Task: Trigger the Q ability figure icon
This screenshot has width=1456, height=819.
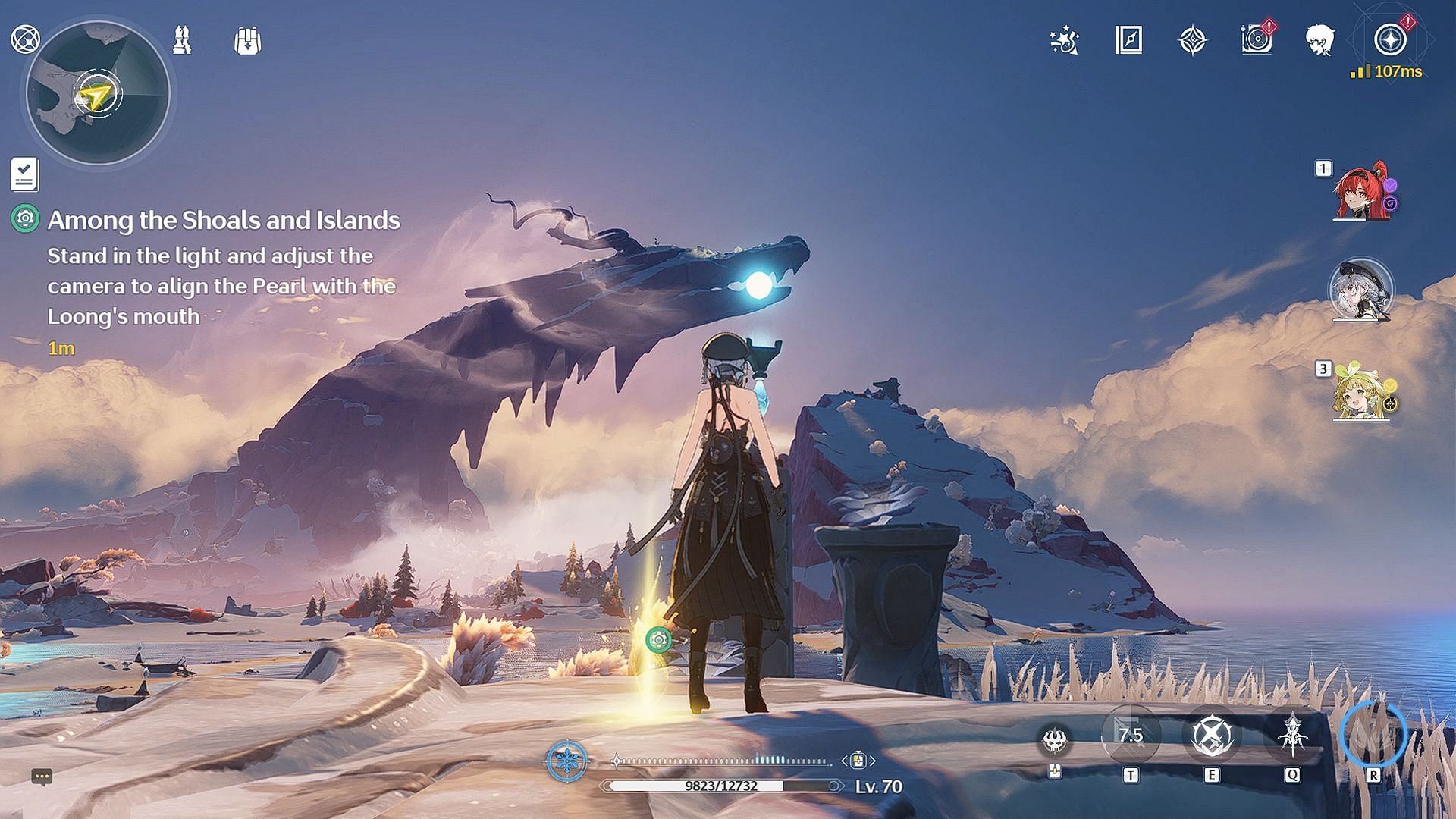Action: (x=1291, y=735)
